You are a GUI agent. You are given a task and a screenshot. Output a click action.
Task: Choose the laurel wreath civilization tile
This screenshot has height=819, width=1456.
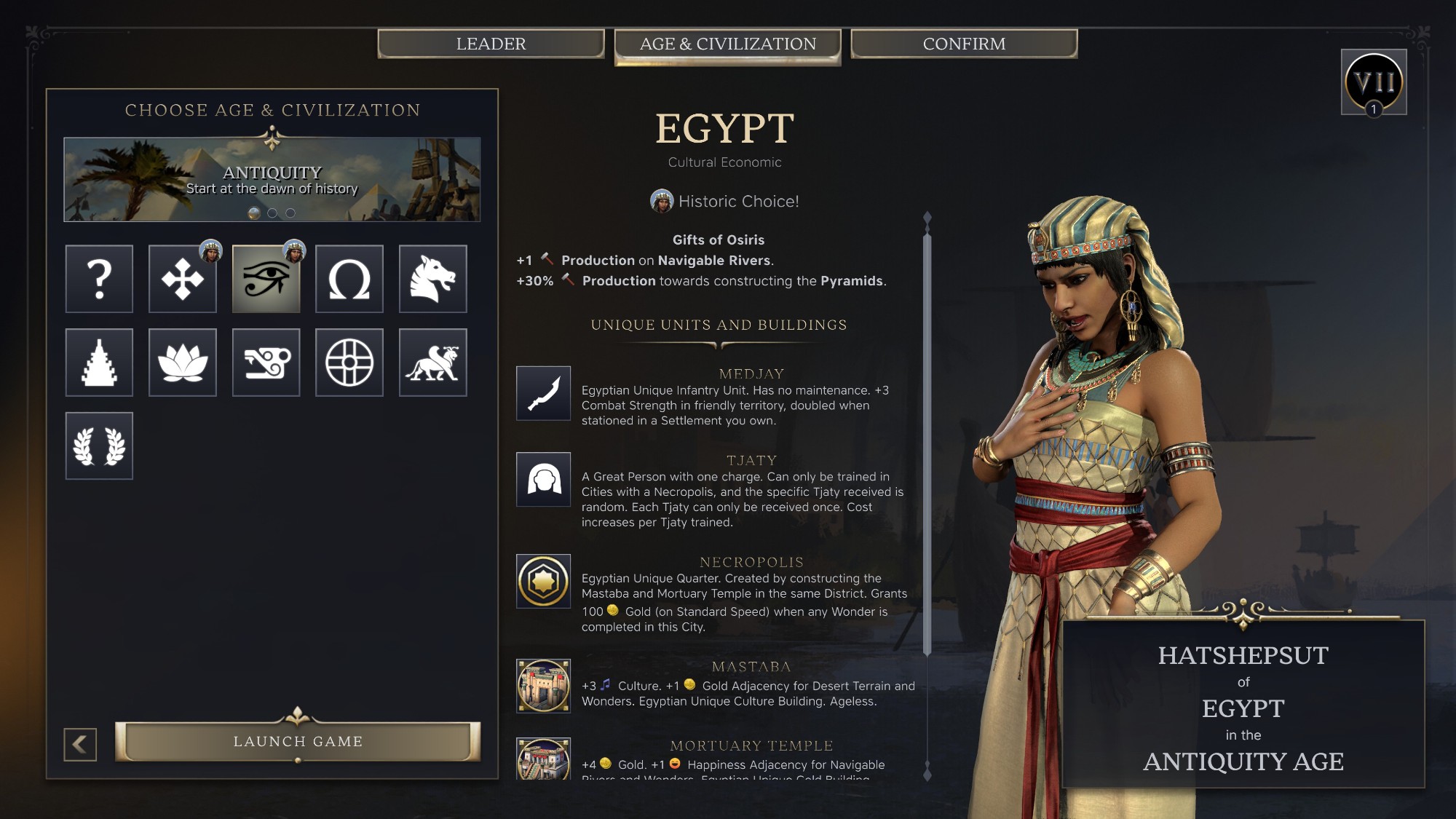[99, 446]
